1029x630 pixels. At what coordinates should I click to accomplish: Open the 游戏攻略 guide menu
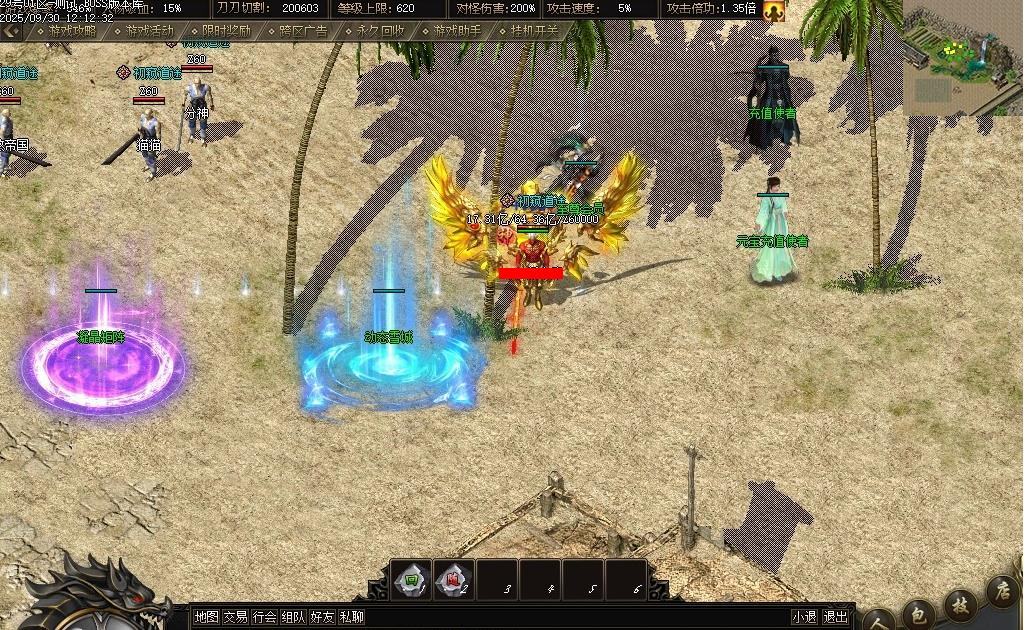[x=72, y=31]
